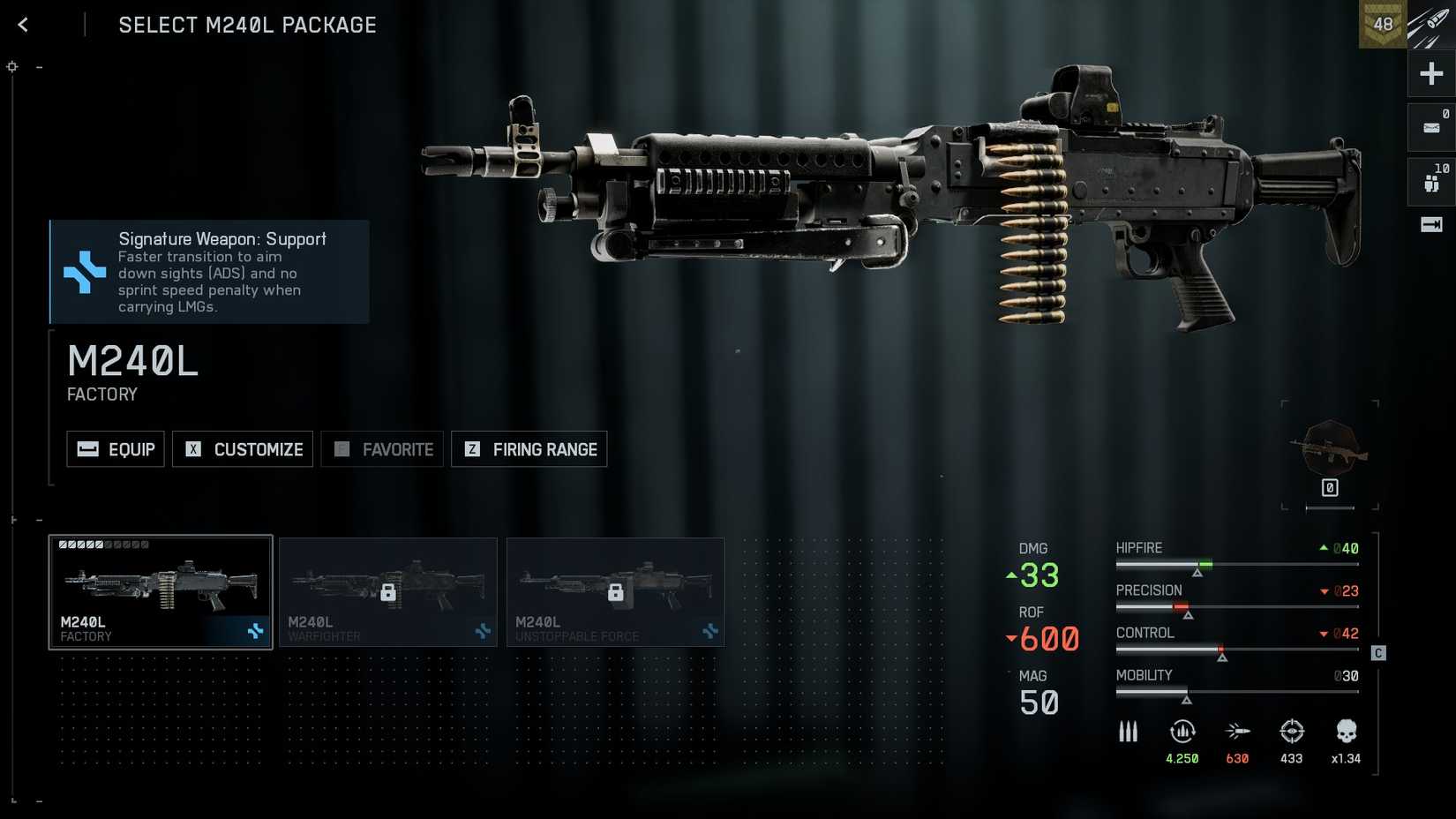Toggle Favorite for the M240L
This screenshot has width=1456, height=819.
pos(382,449)
